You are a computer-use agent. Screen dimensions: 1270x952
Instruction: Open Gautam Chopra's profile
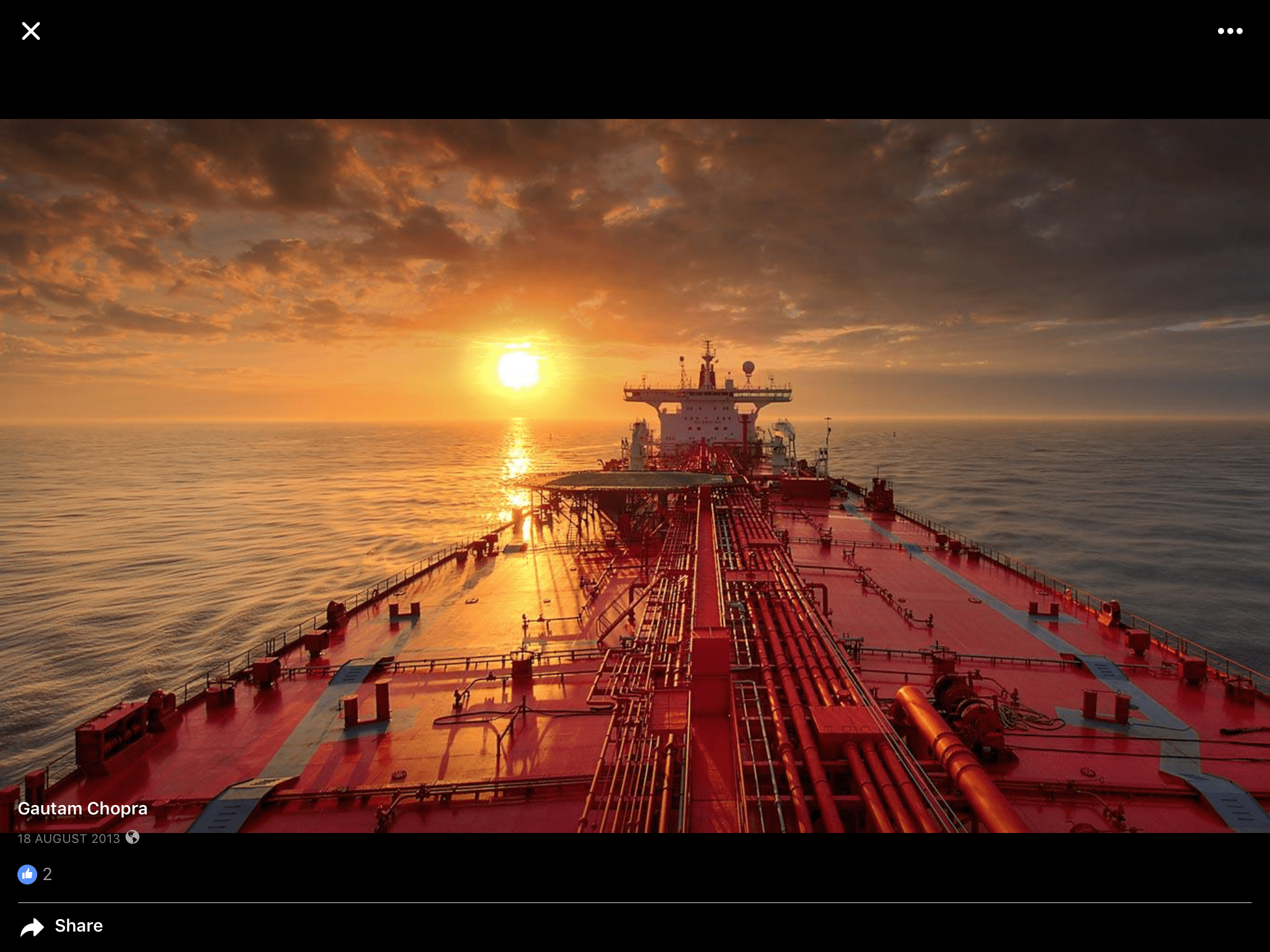pyautogui.click(x=83, y=808)
